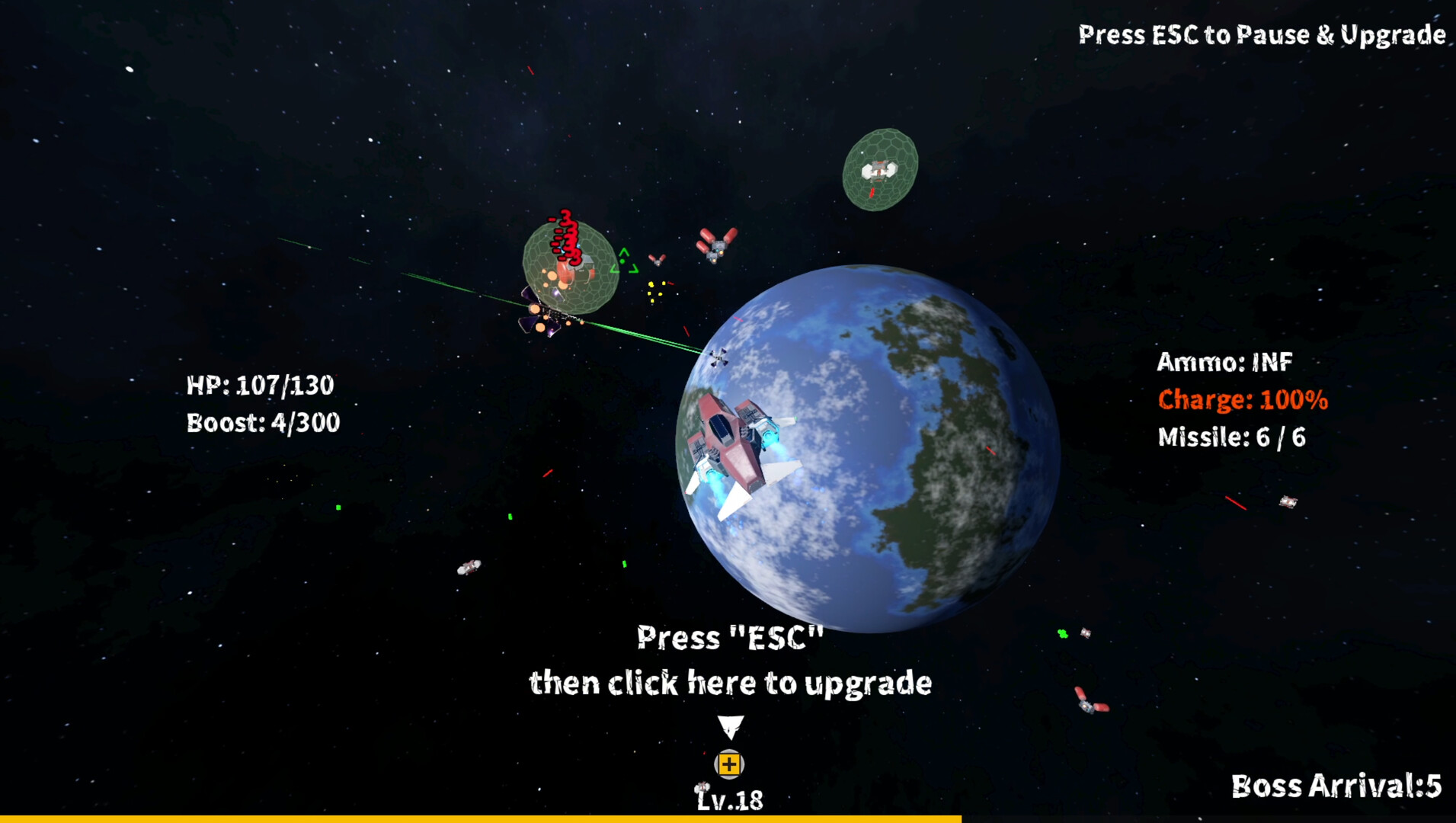The image size is (1456, 823).
Task: Click the Boost: 4/300 label
Action: pyautogui.click(x=264, y=424)
